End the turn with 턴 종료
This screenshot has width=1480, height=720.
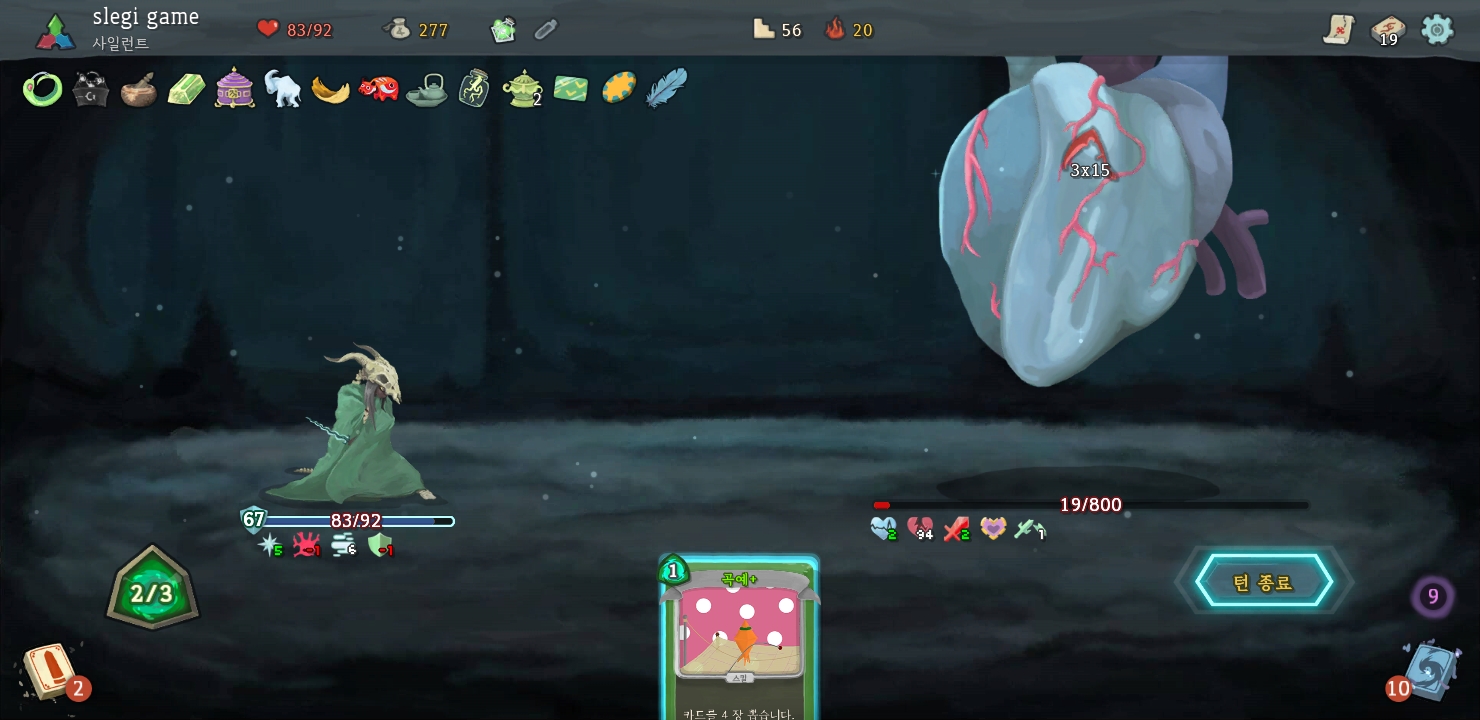(1263, 582)
